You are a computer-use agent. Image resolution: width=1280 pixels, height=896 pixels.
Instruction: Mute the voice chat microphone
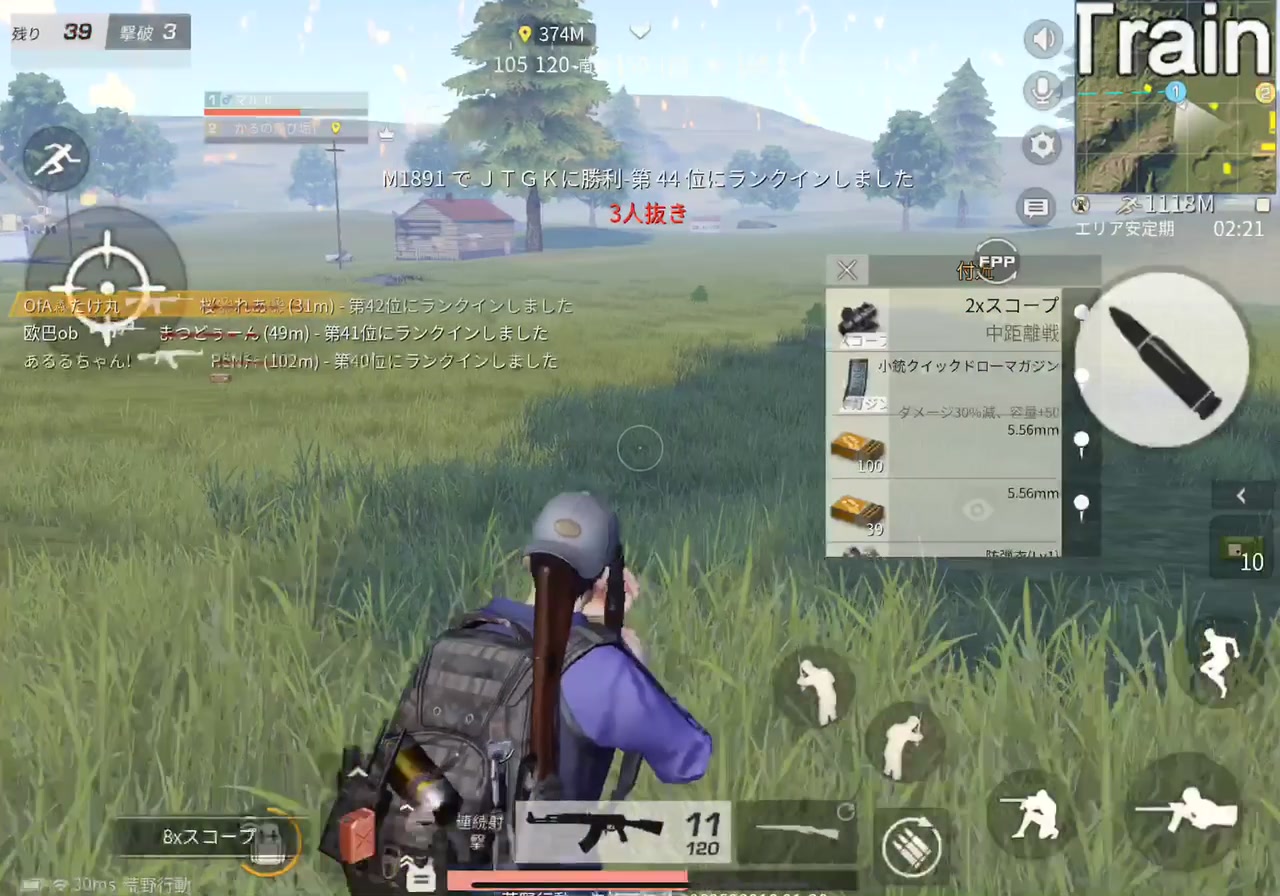tap(1042, 92)
